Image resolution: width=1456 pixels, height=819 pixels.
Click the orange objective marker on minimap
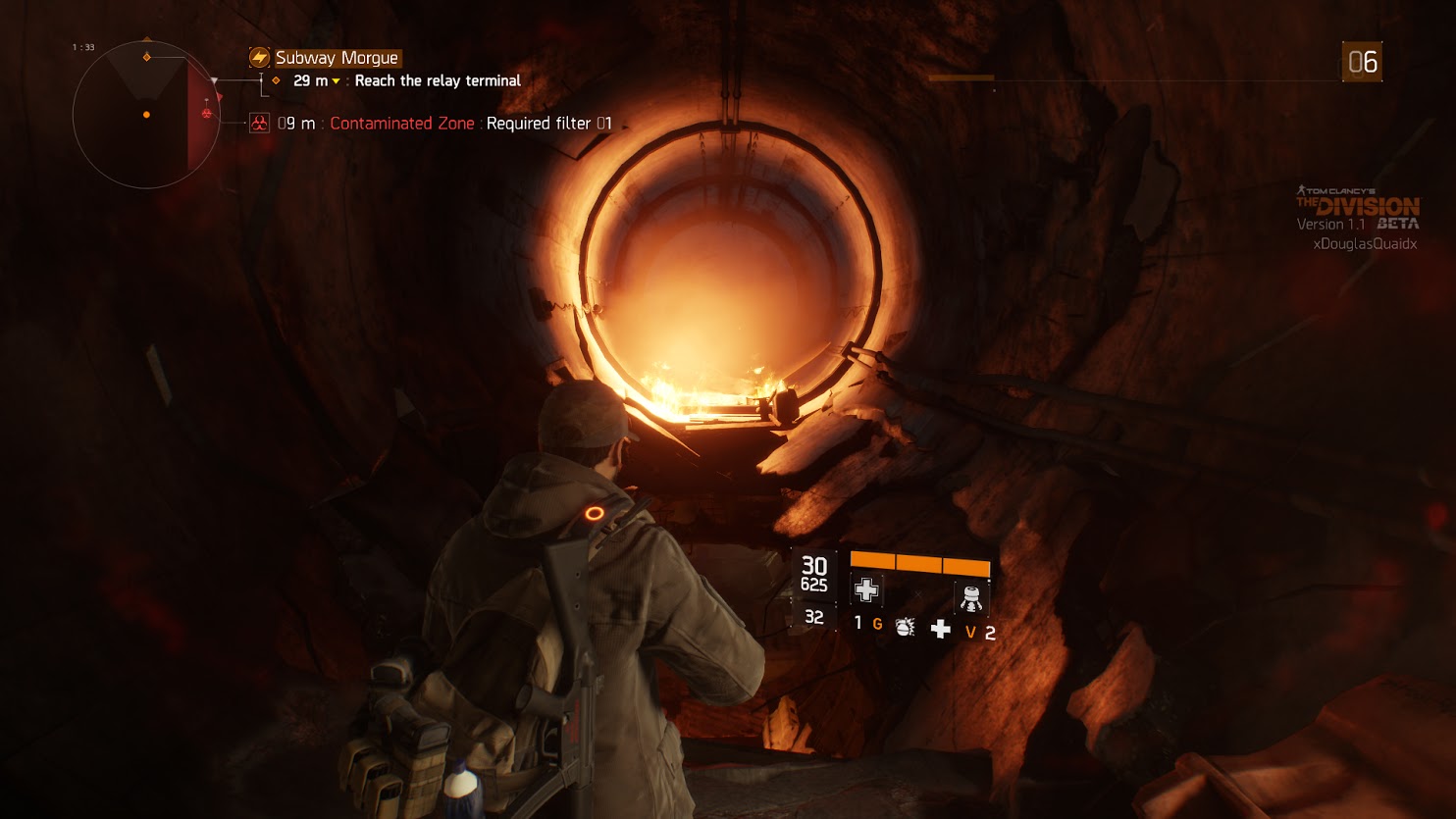tap(147, 57)
